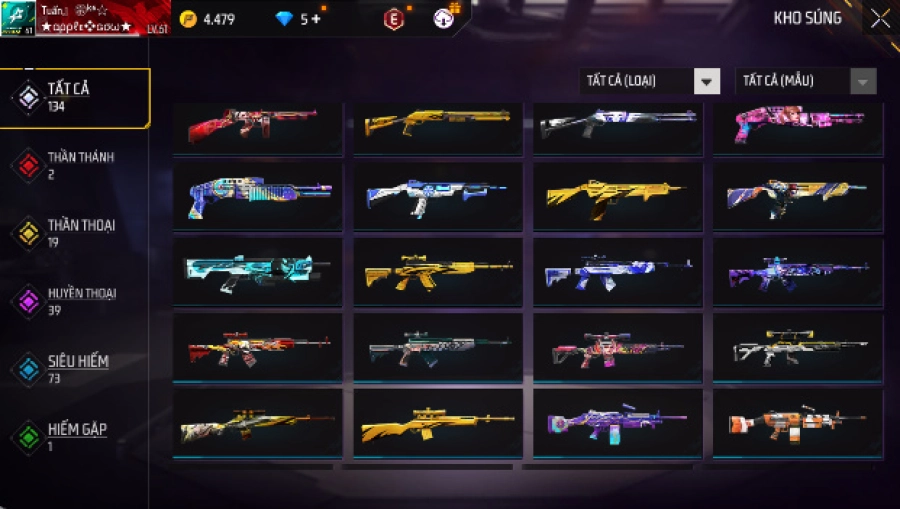The height and width of the screenshot is (509, 900).
Task: Choose the red Thompson gun skin
Action: 257,125
